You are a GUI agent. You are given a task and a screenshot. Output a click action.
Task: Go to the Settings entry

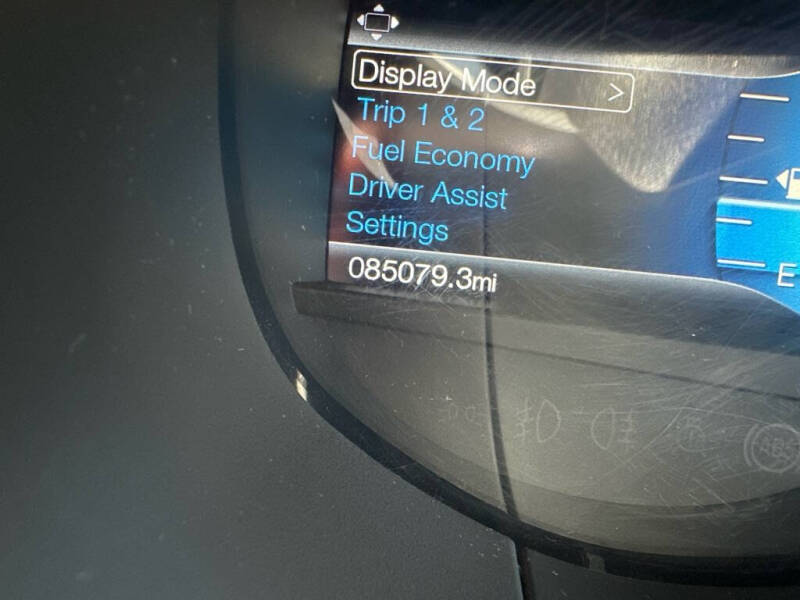[x=396, y=227]
